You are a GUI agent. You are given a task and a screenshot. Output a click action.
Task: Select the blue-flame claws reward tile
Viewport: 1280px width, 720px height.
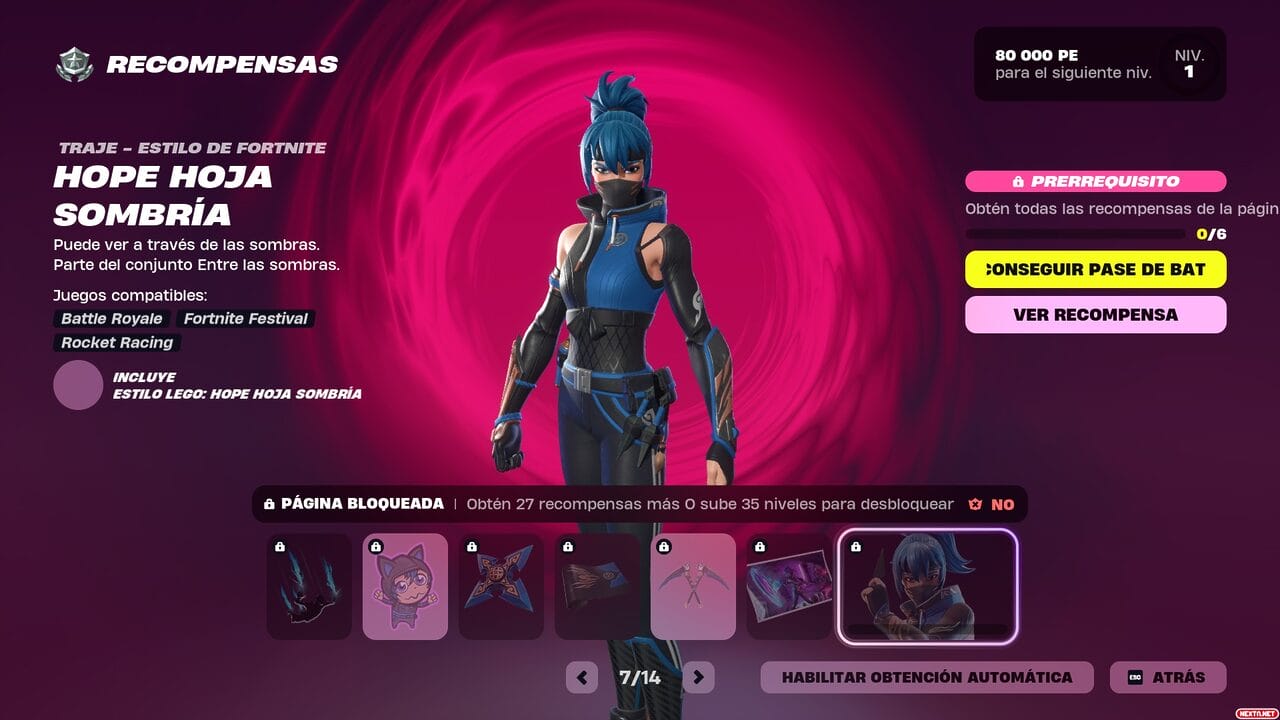pyautogui.click(x=309, y=587)
